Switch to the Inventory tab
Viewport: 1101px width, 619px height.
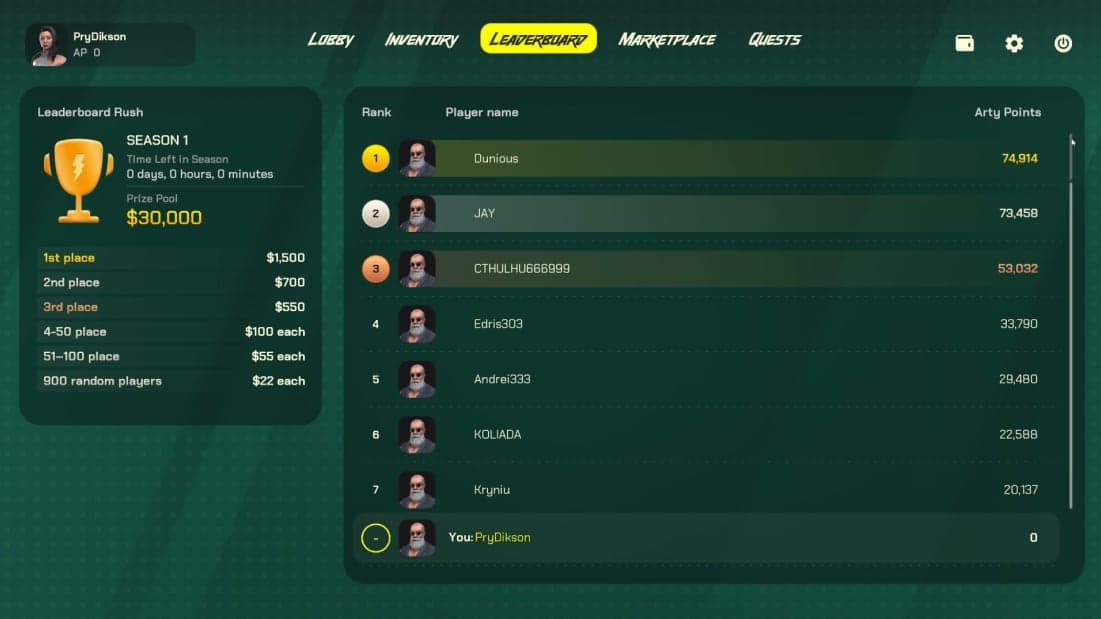tap(421, 40)
